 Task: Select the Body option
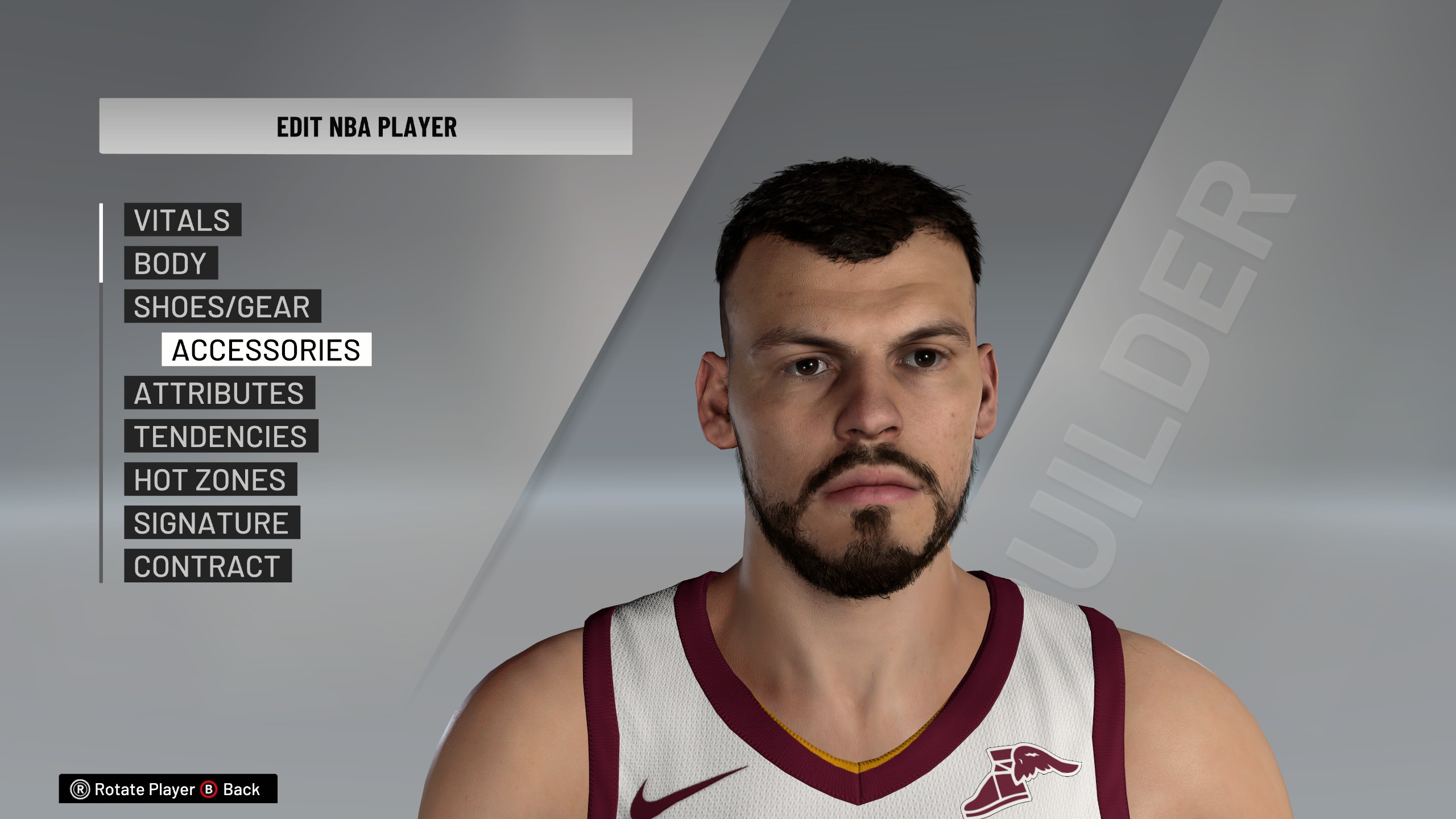tap(171, 263)
